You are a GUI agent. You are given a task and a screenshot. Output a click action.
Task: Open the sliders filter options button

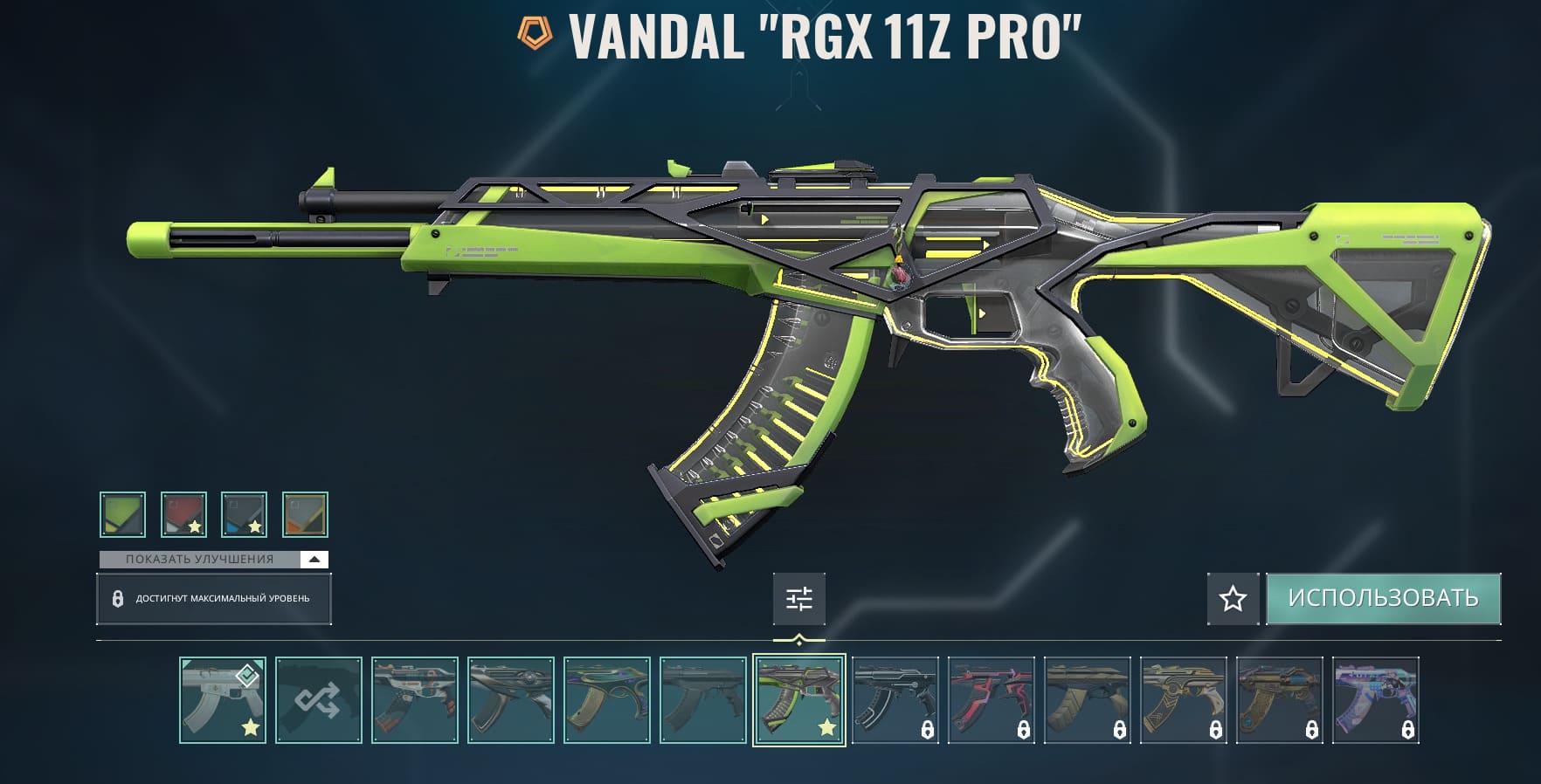click(x=798, y=599)
